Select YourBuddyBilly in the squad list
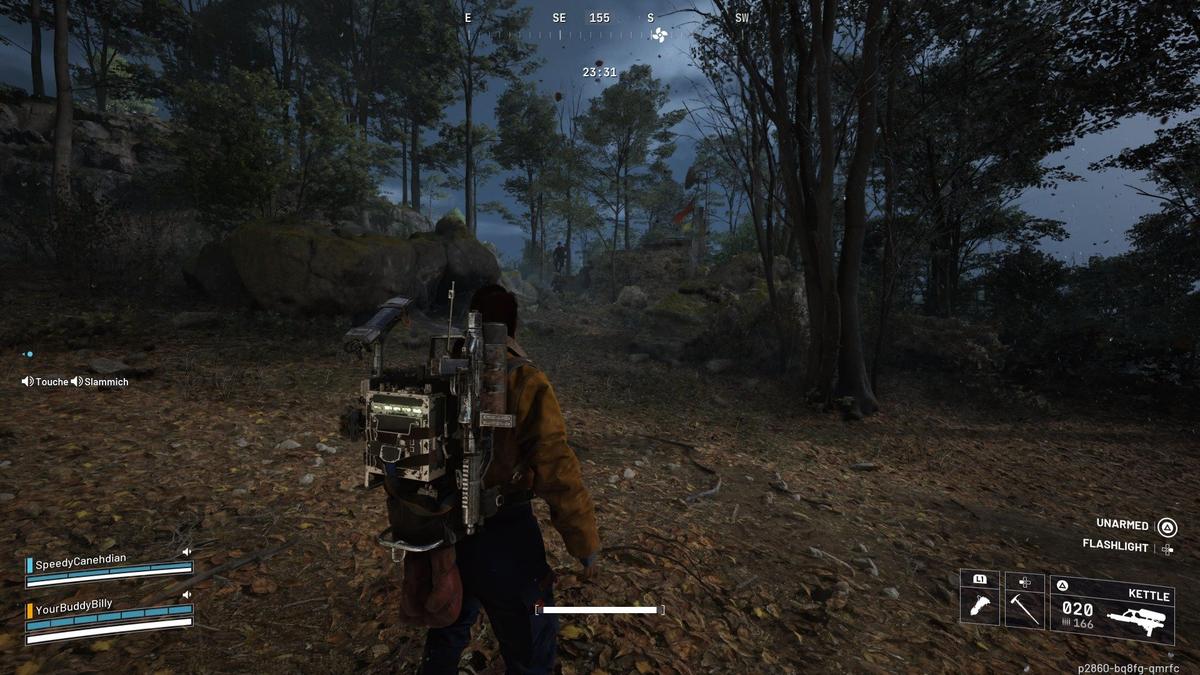Image resolution: width=1200 pixels, height=675 pixels. 74,605
